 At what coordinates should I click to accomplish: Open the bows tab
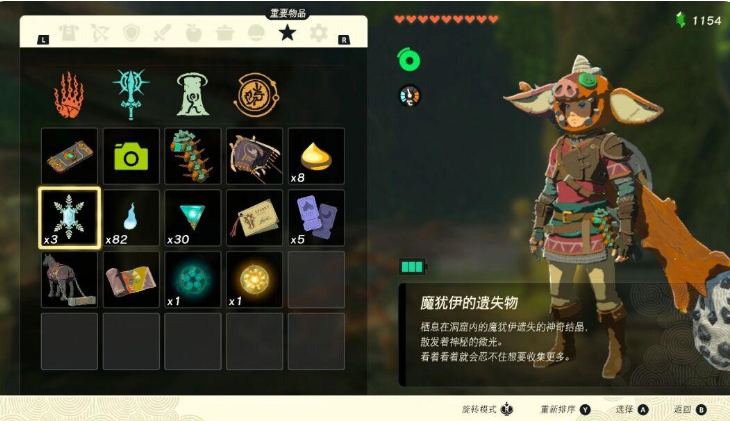pos(99,33)
